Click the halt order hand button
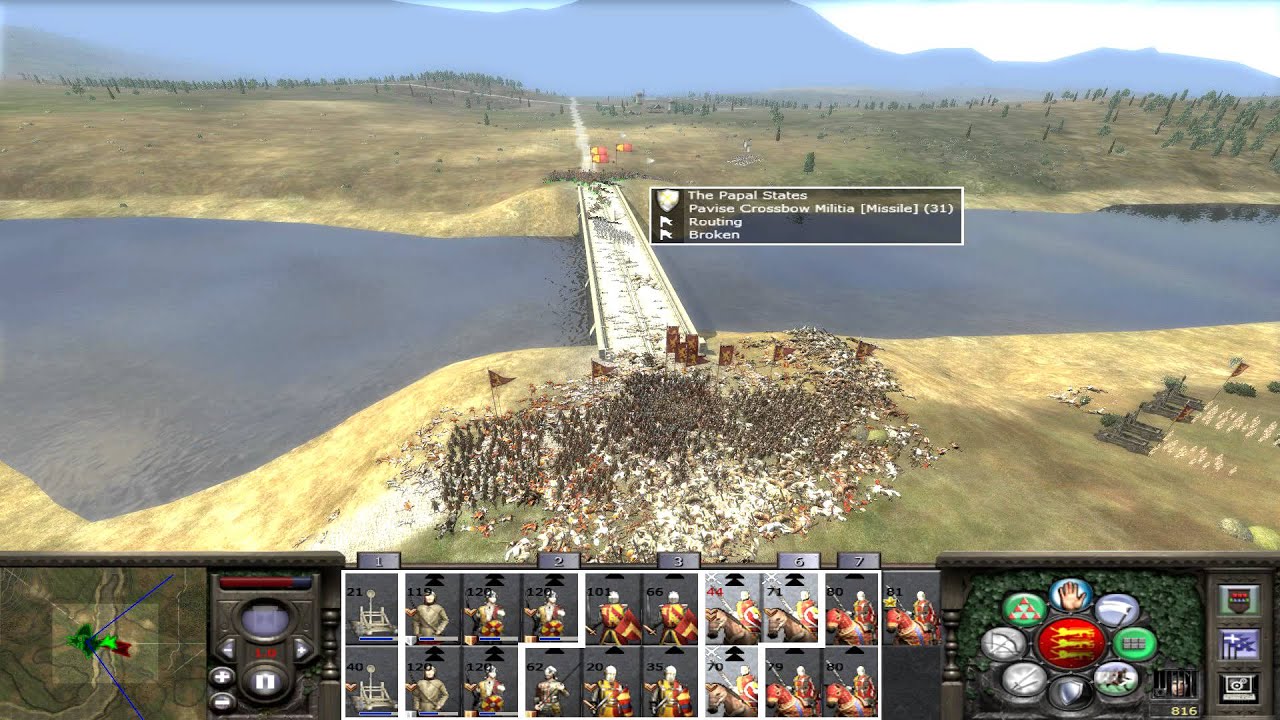Screen dimensions: 1280x720 click(x=1071, y=596)
